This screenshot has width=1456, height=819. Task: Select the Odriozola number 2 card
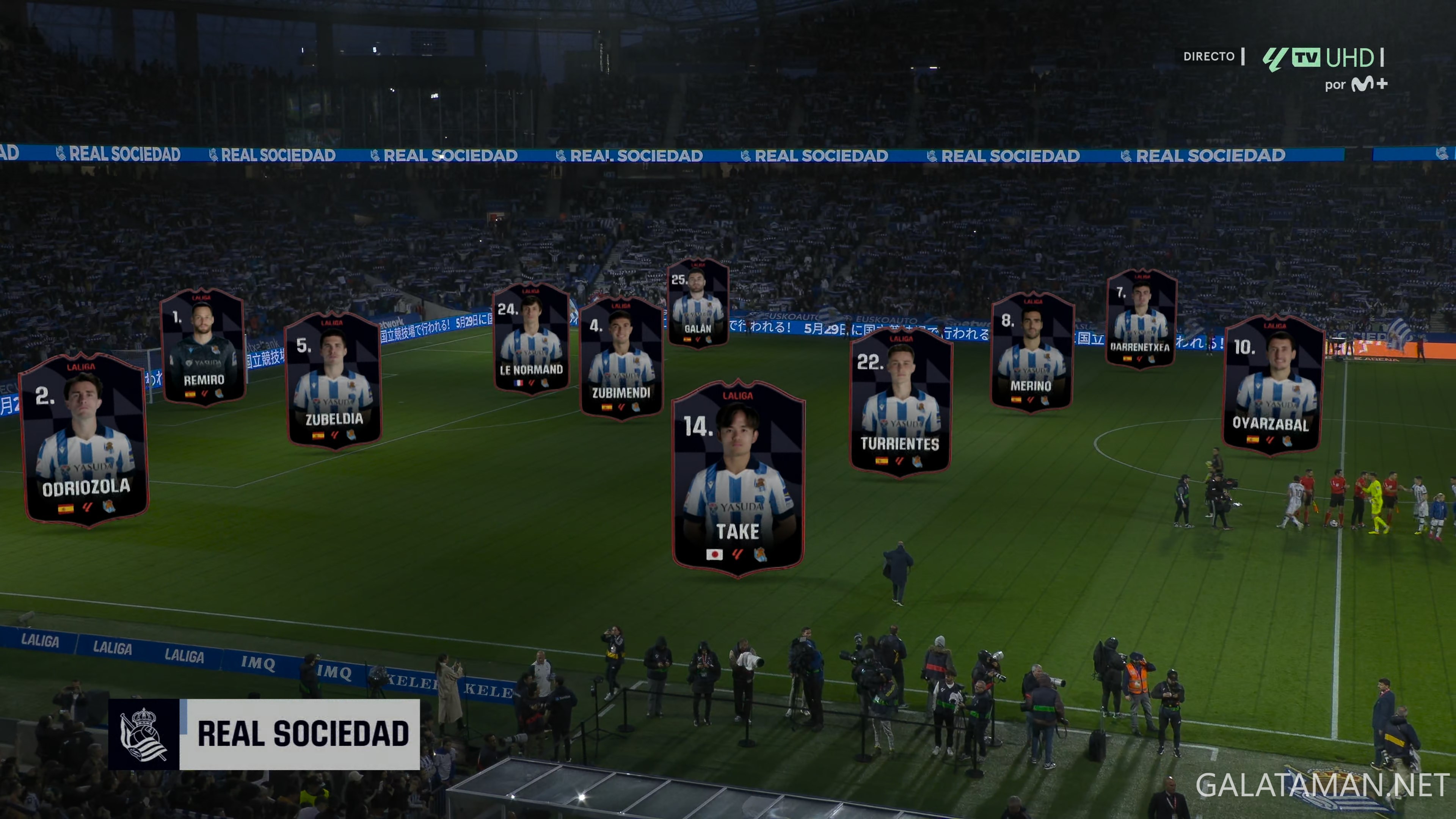point(84,439)
